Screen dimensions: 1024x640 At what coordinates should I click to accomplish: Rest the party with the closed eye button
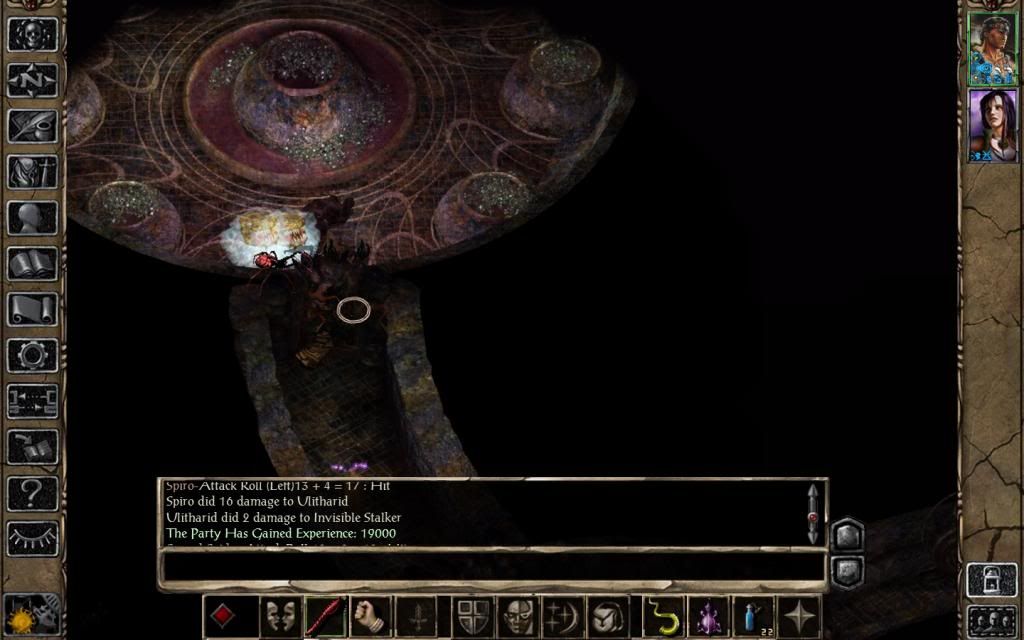[32, 538]
